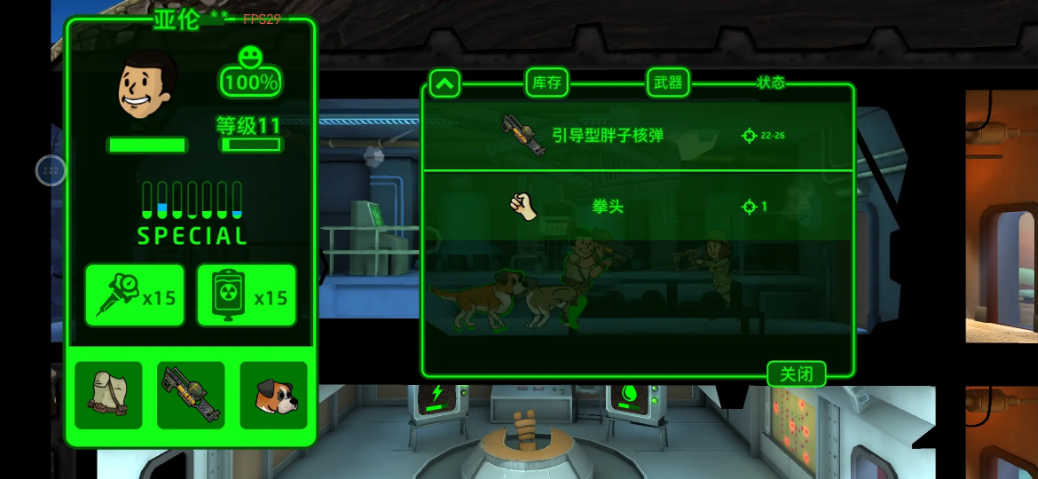
Task: Sort the list by 武器
Action: (x=668, y=83)
